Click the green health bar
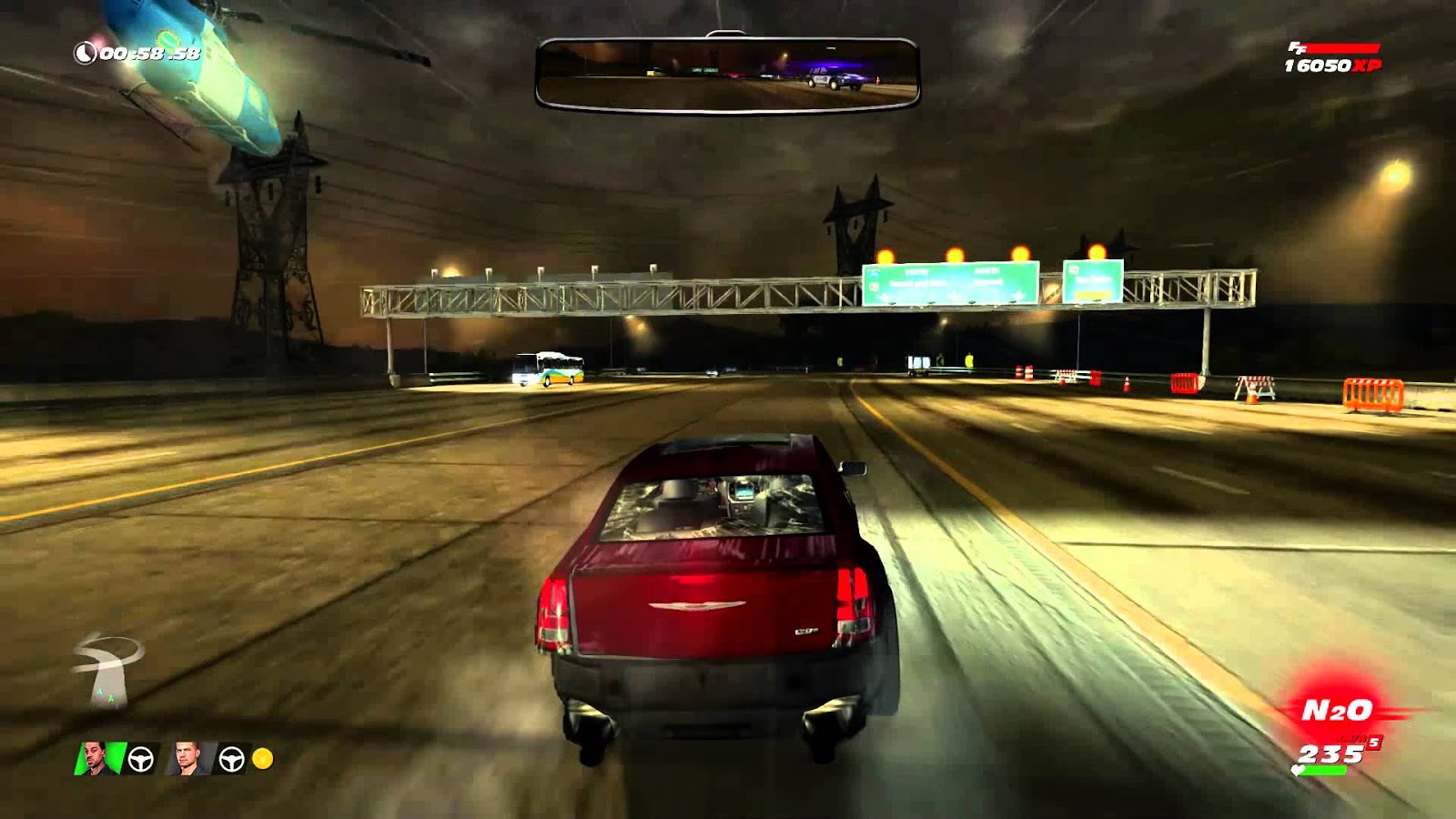 (1323, 770)
